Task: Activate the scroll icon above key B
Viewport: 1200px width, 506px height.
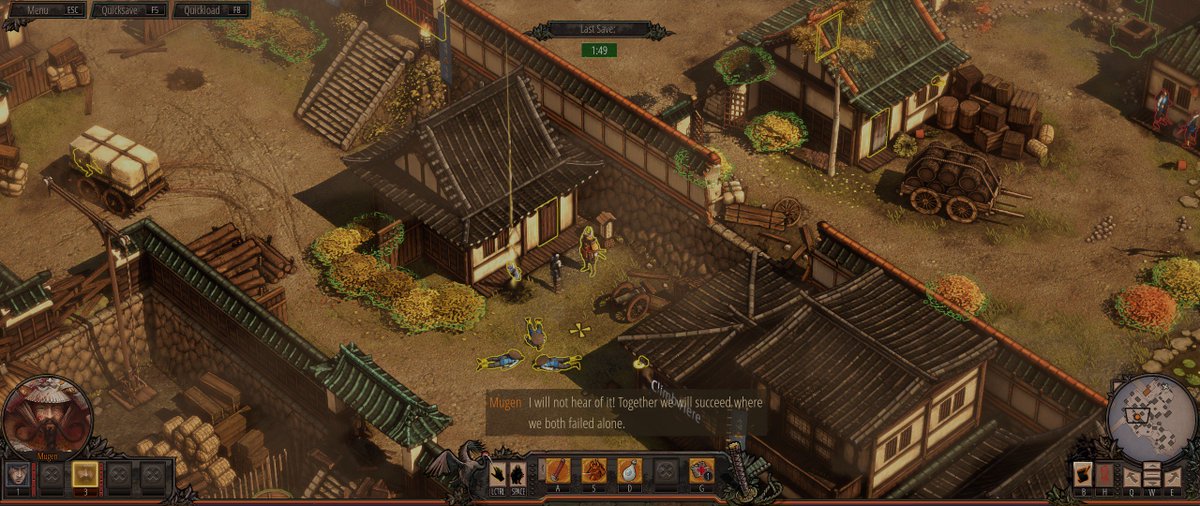Action: (x=1082, y=473)
